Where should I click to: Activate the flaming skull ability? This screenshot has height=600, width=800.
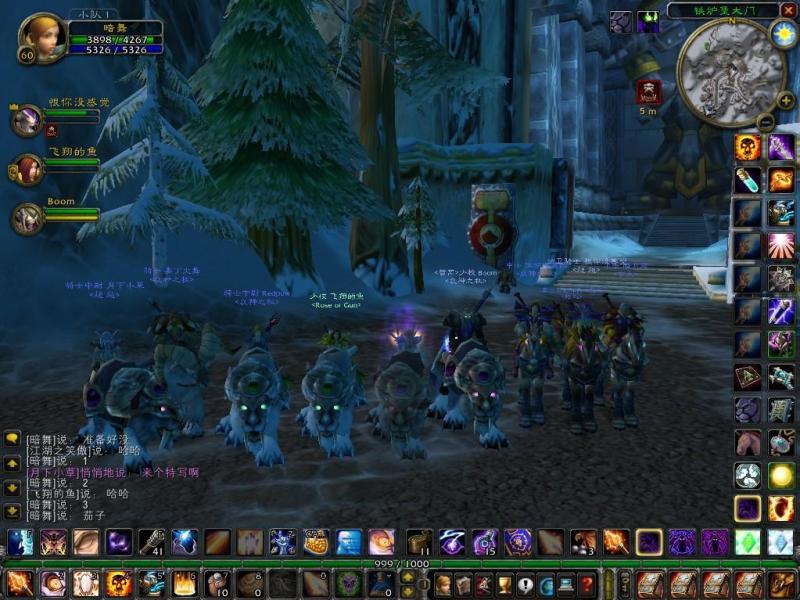[747, 148]
